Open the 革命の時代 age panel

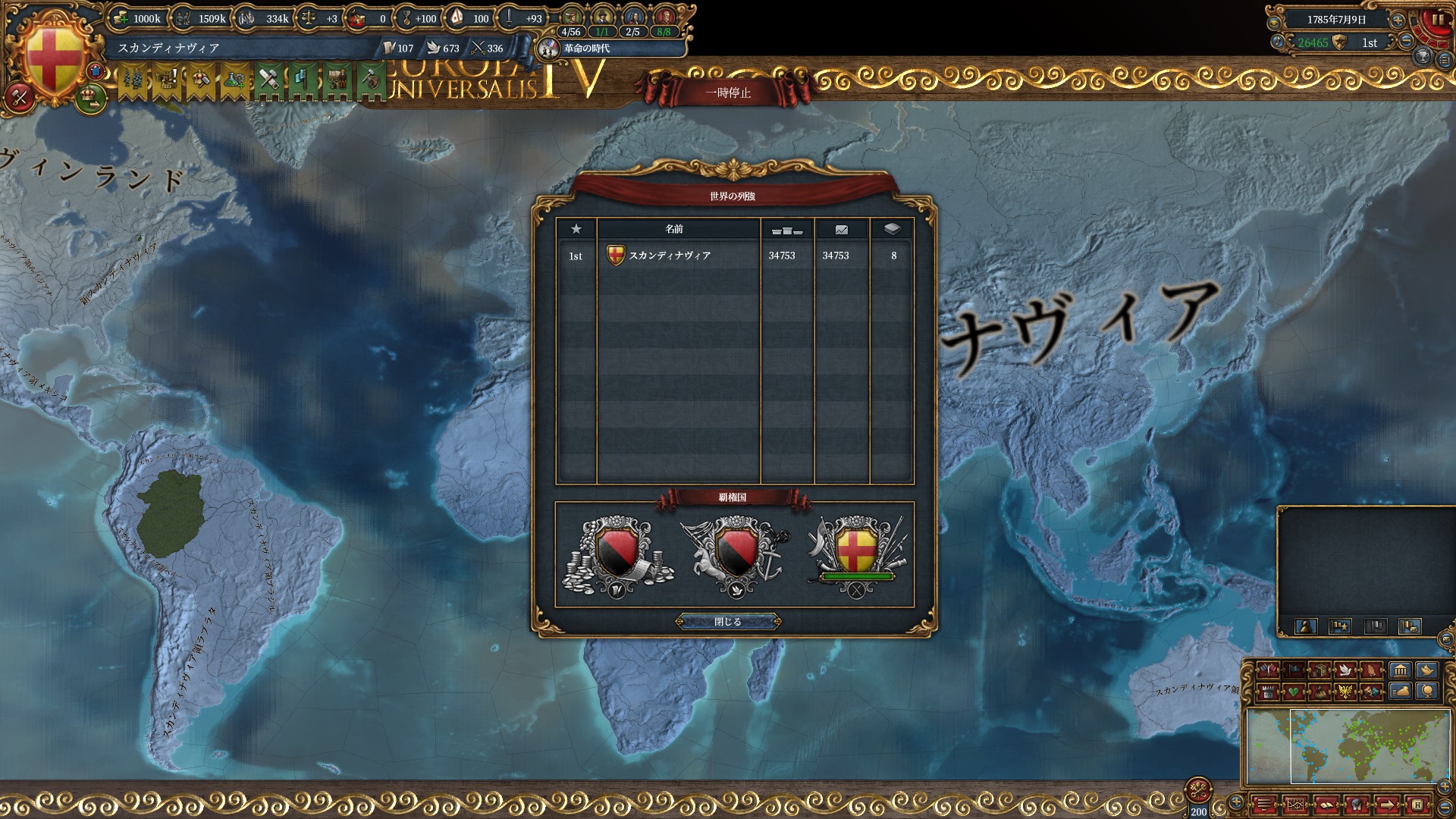click(585, 49)
